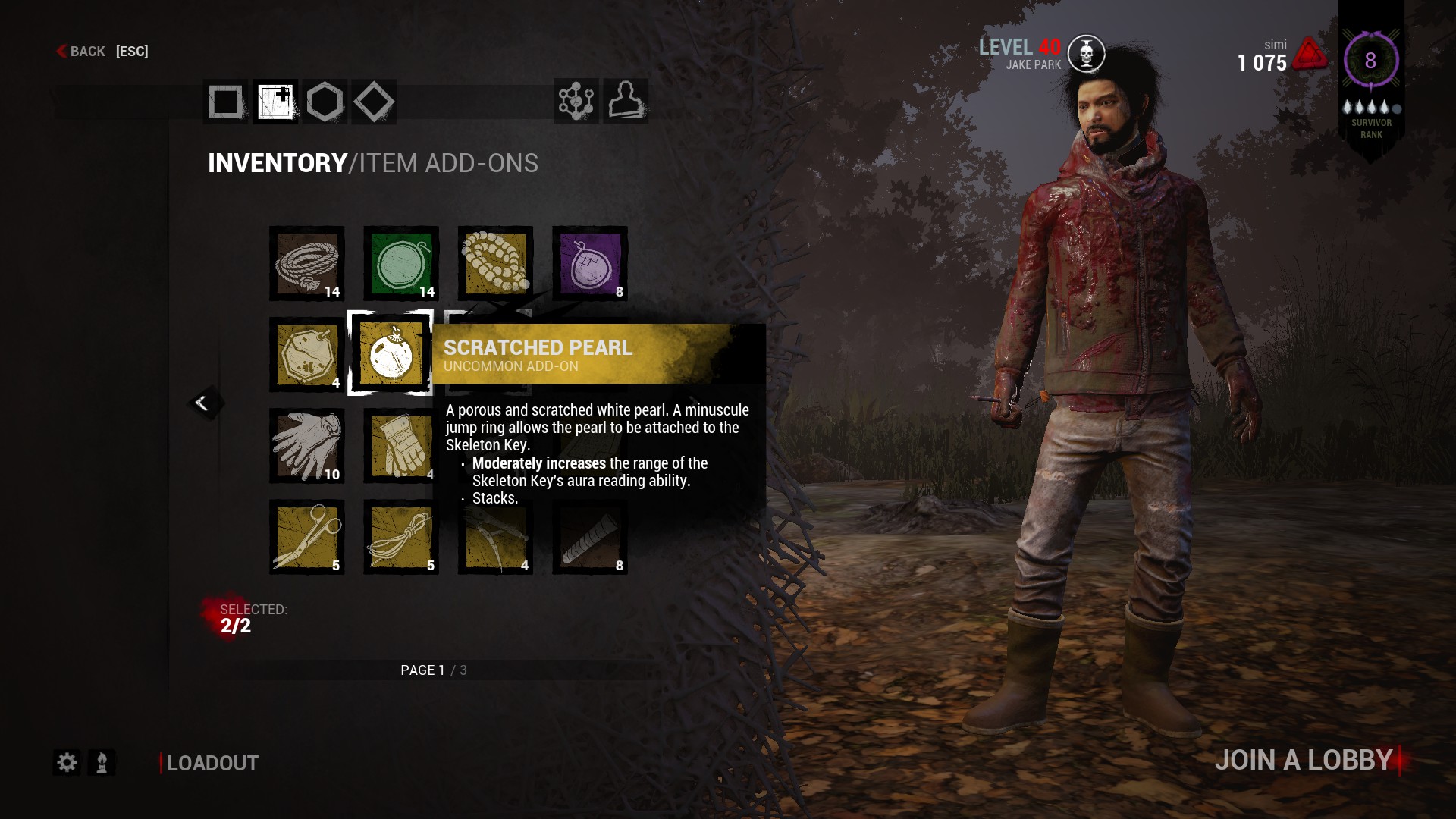Open the Bloodweb node icon

coord(576,101)
